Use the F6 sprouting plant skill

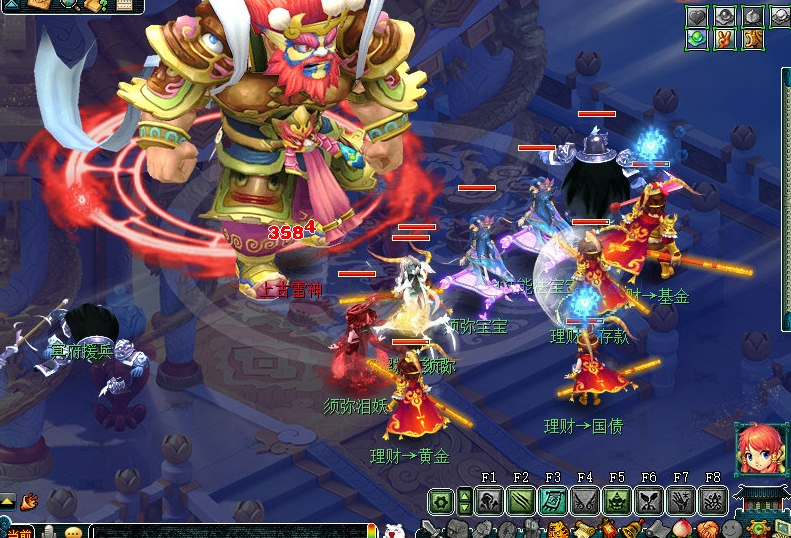click(x=649, y=501)
